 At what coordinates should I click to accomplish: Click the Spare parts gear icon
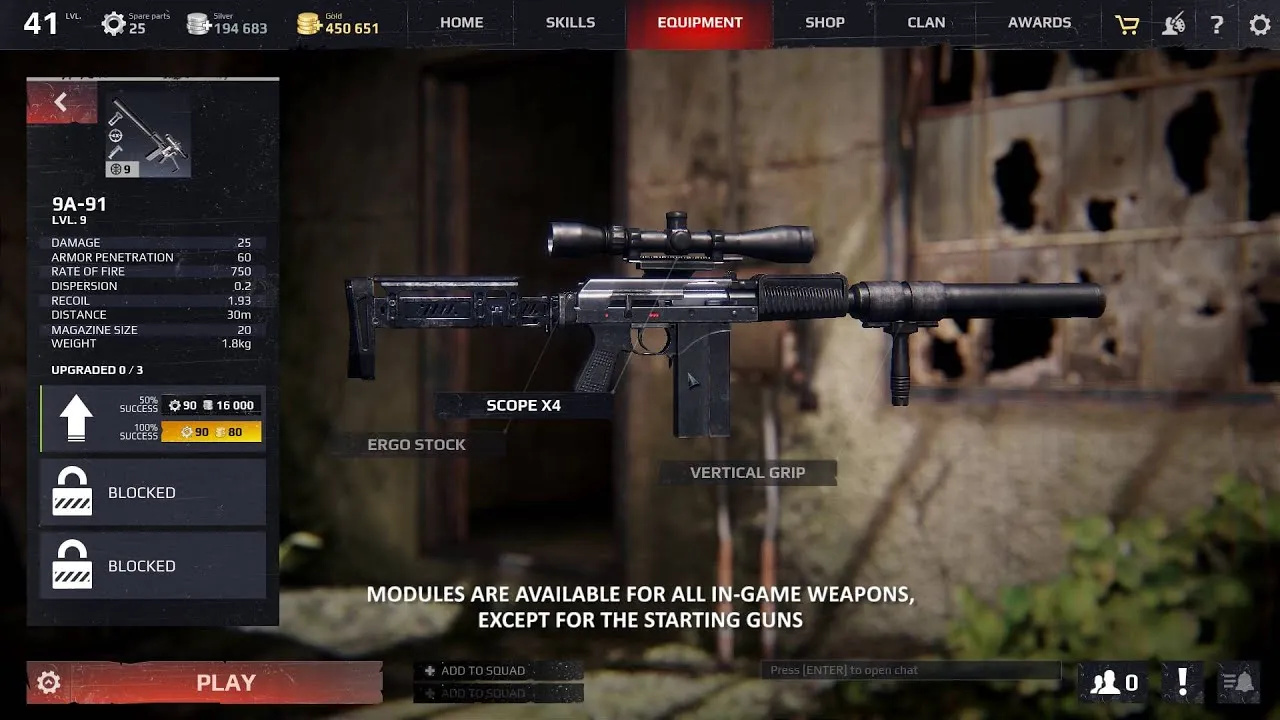[113, 22]
